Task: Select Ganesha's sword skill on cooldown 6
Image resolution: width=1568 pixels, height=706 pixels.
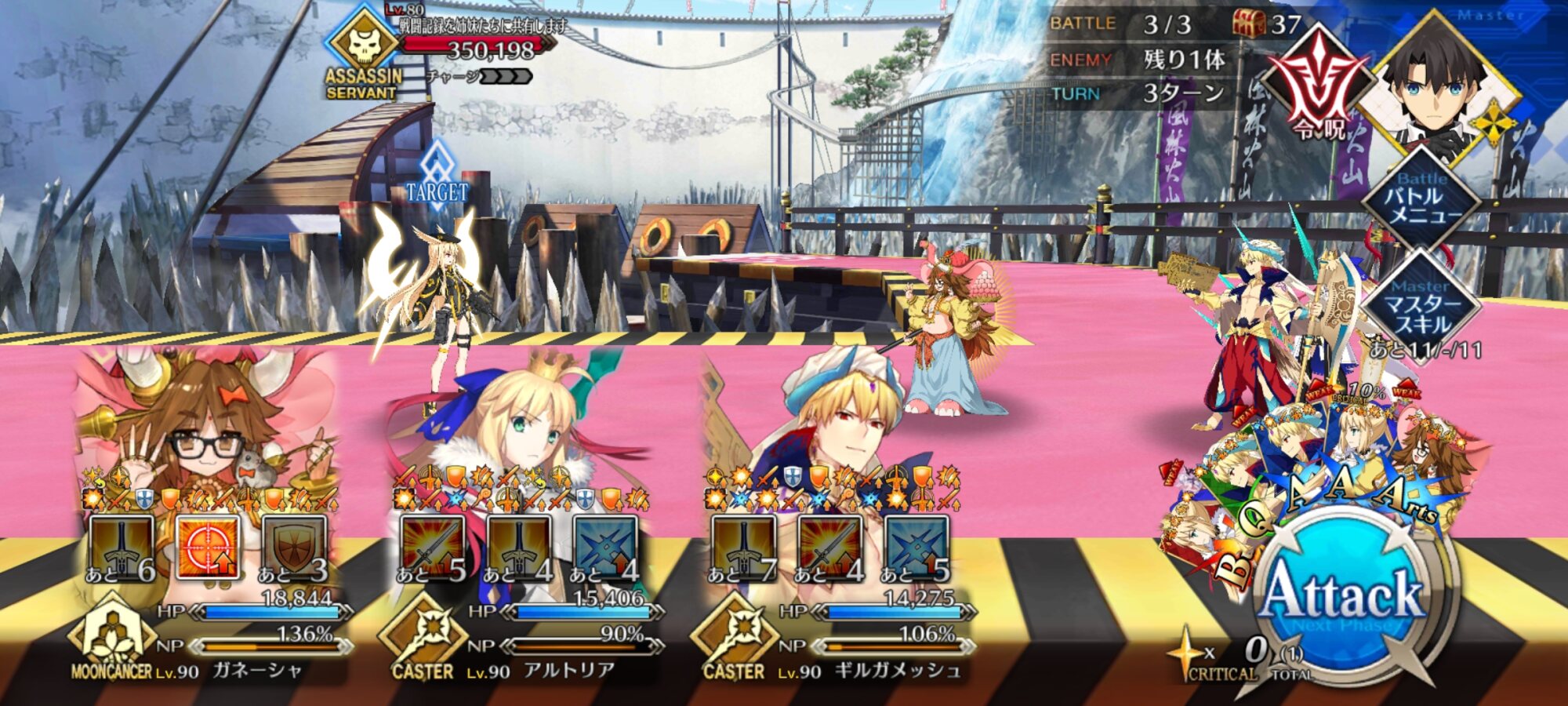Action: tap(122, 547)
